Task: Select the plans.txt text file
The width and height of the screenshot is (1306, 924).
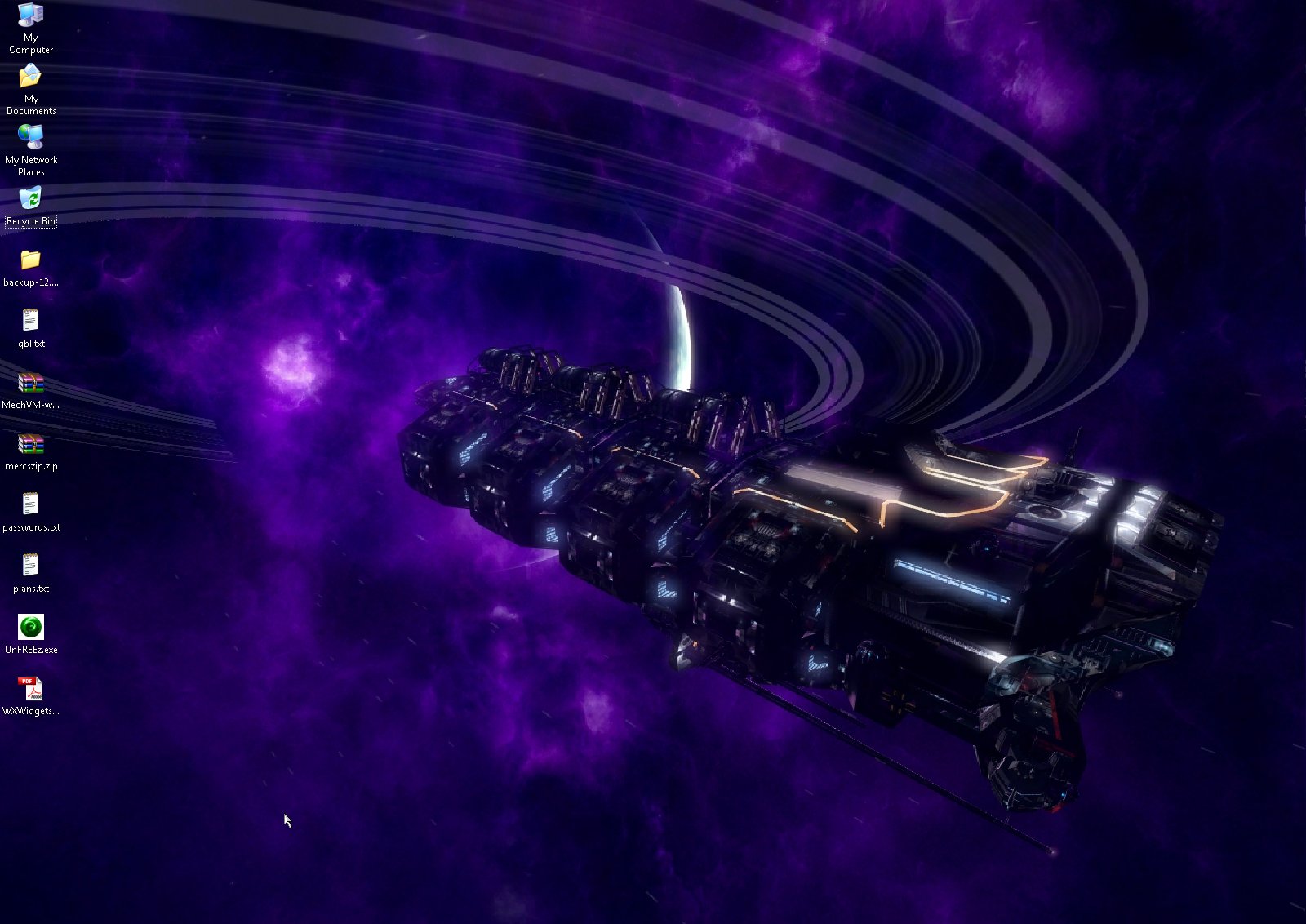Action: click(x=30, y=566)
